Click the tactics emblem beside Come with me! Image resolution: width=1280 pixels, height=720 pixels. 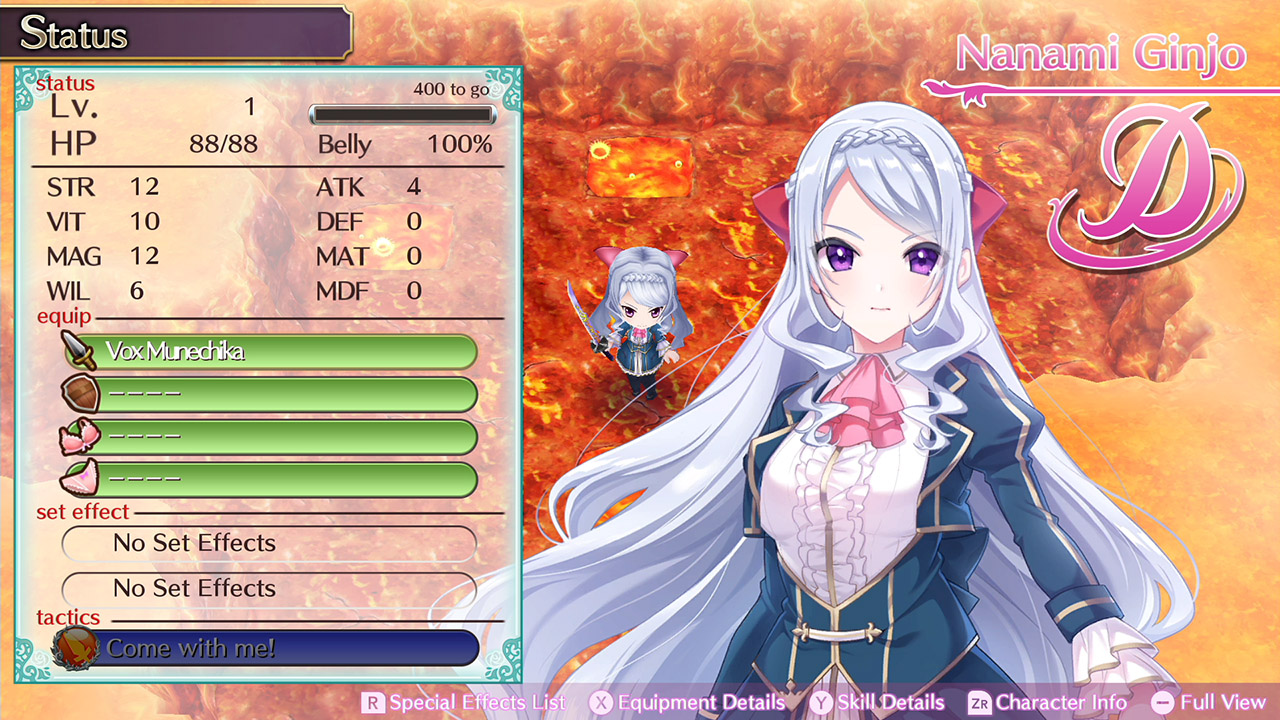coord(74,647)
